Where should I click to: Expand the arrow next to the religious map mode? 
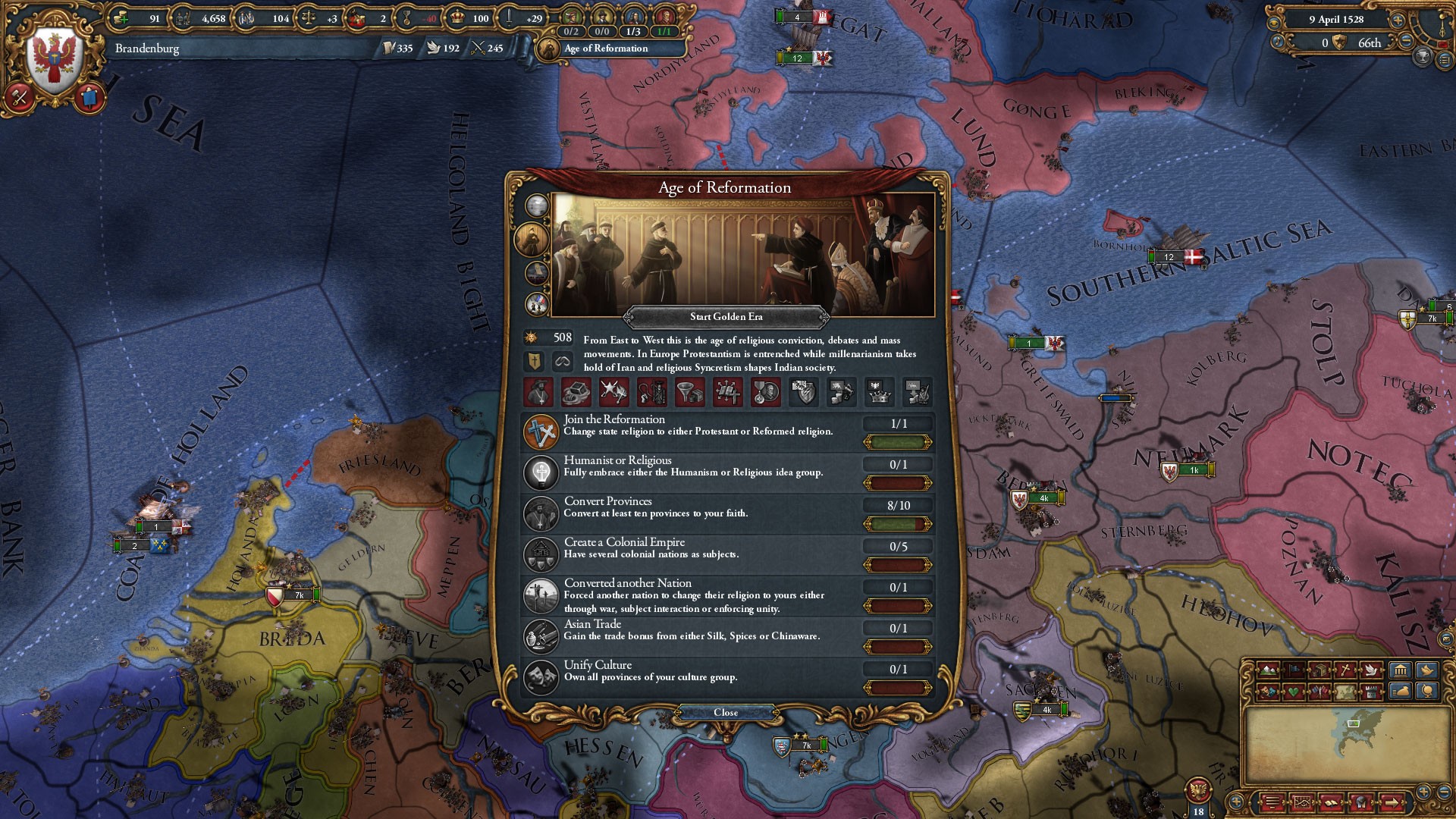[x=1354, y=670]
